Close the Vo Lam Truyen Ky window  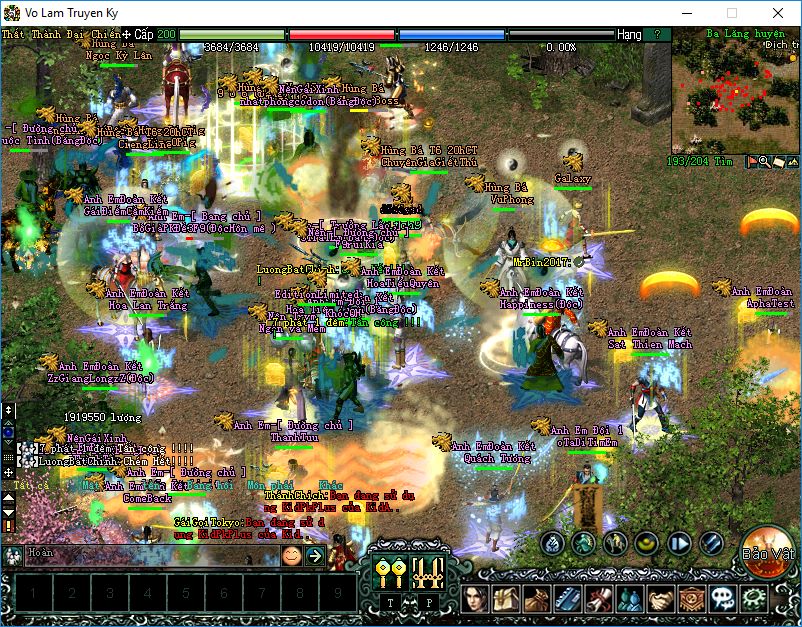pyautogui.click(x=777, y=13)
